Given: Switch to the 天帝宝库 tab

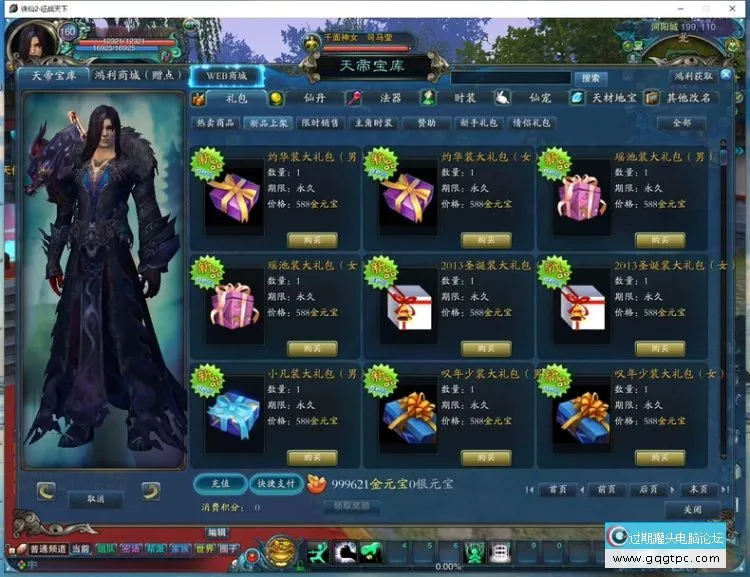Looking at the screenshot, I should click(x=50, y=75).
